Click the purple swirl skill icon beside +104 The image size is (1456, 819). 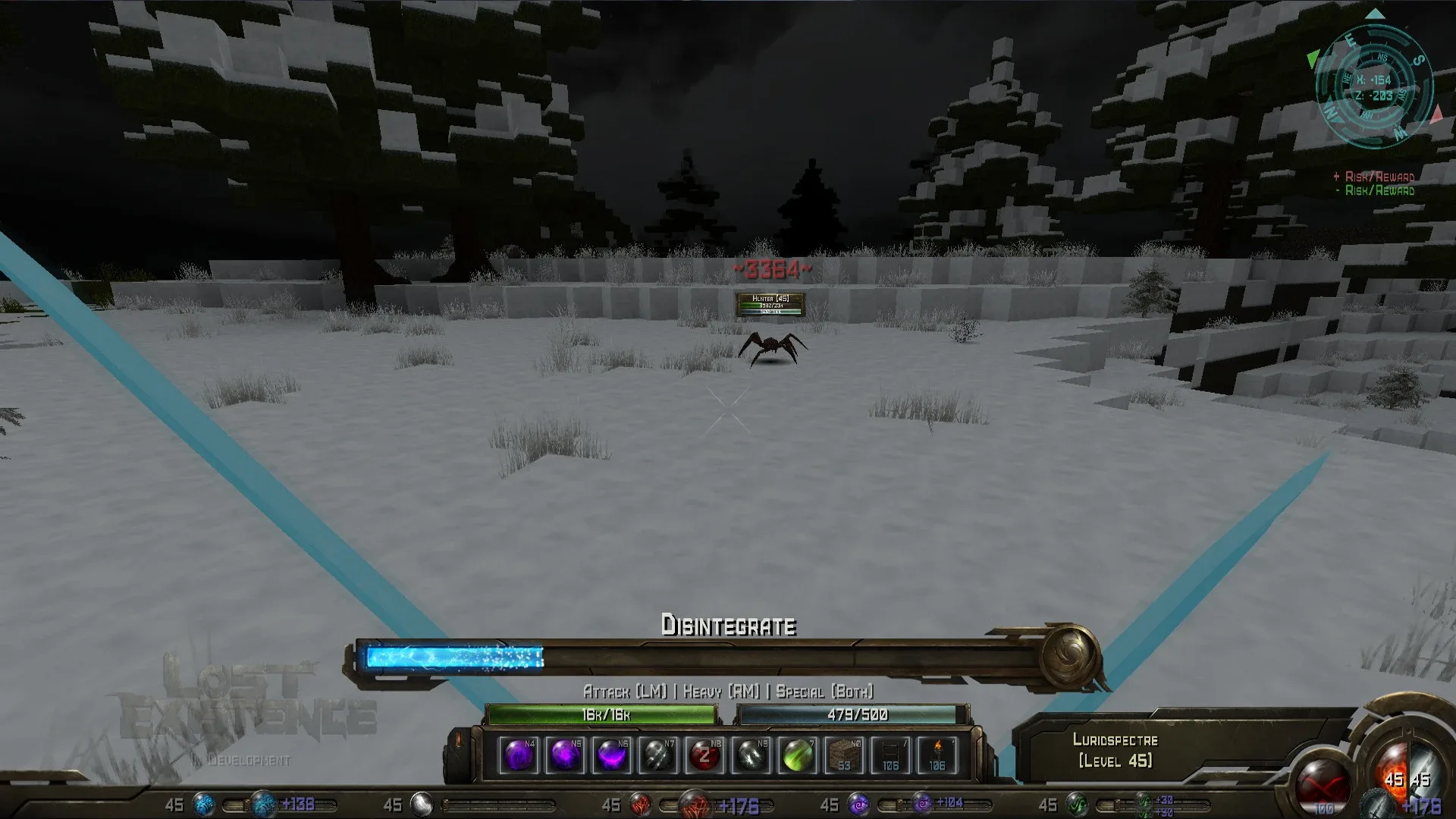tap(924, 802)
